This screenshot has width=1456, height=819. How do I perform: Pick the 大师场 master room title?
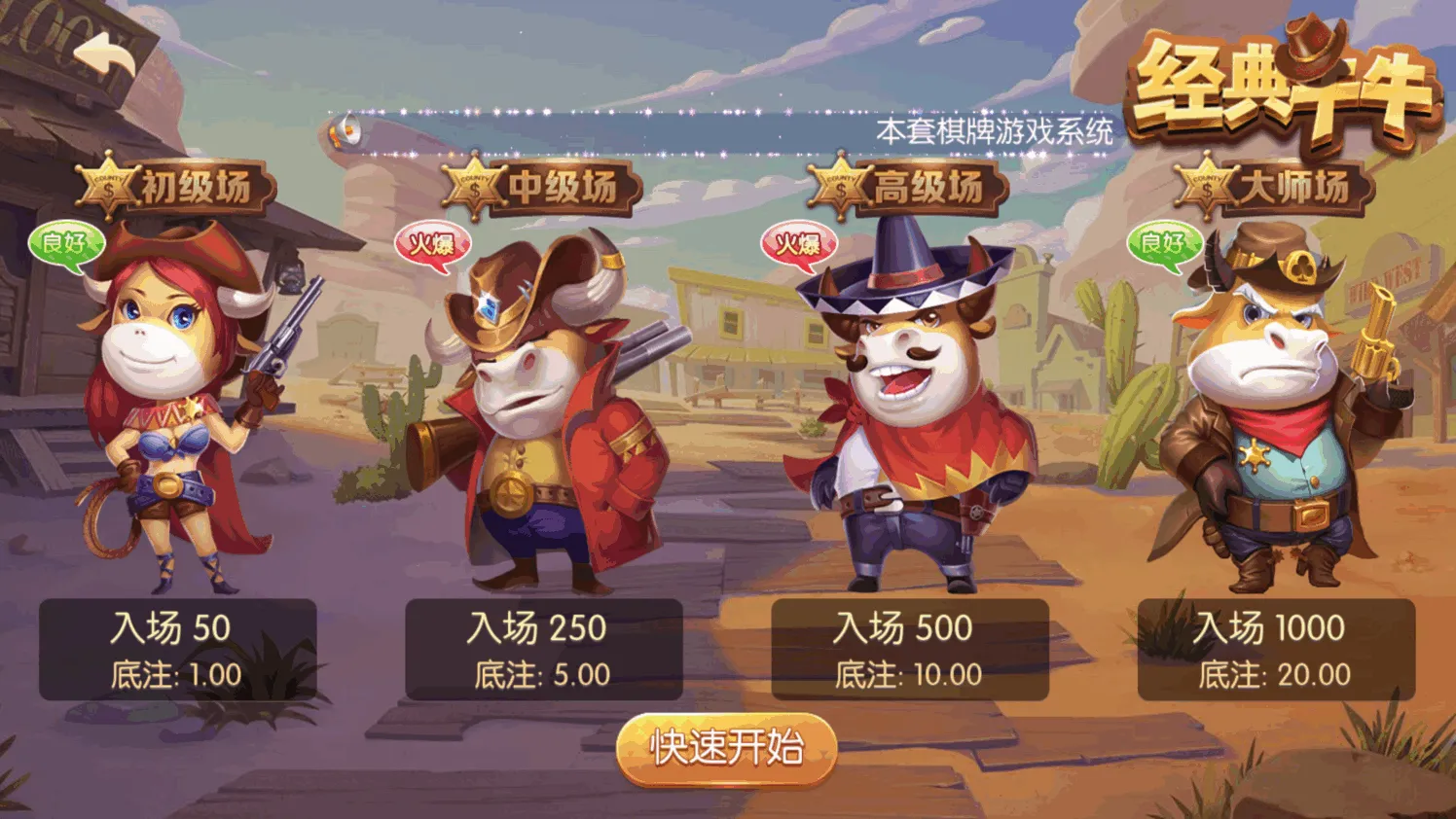[1275, 187]
